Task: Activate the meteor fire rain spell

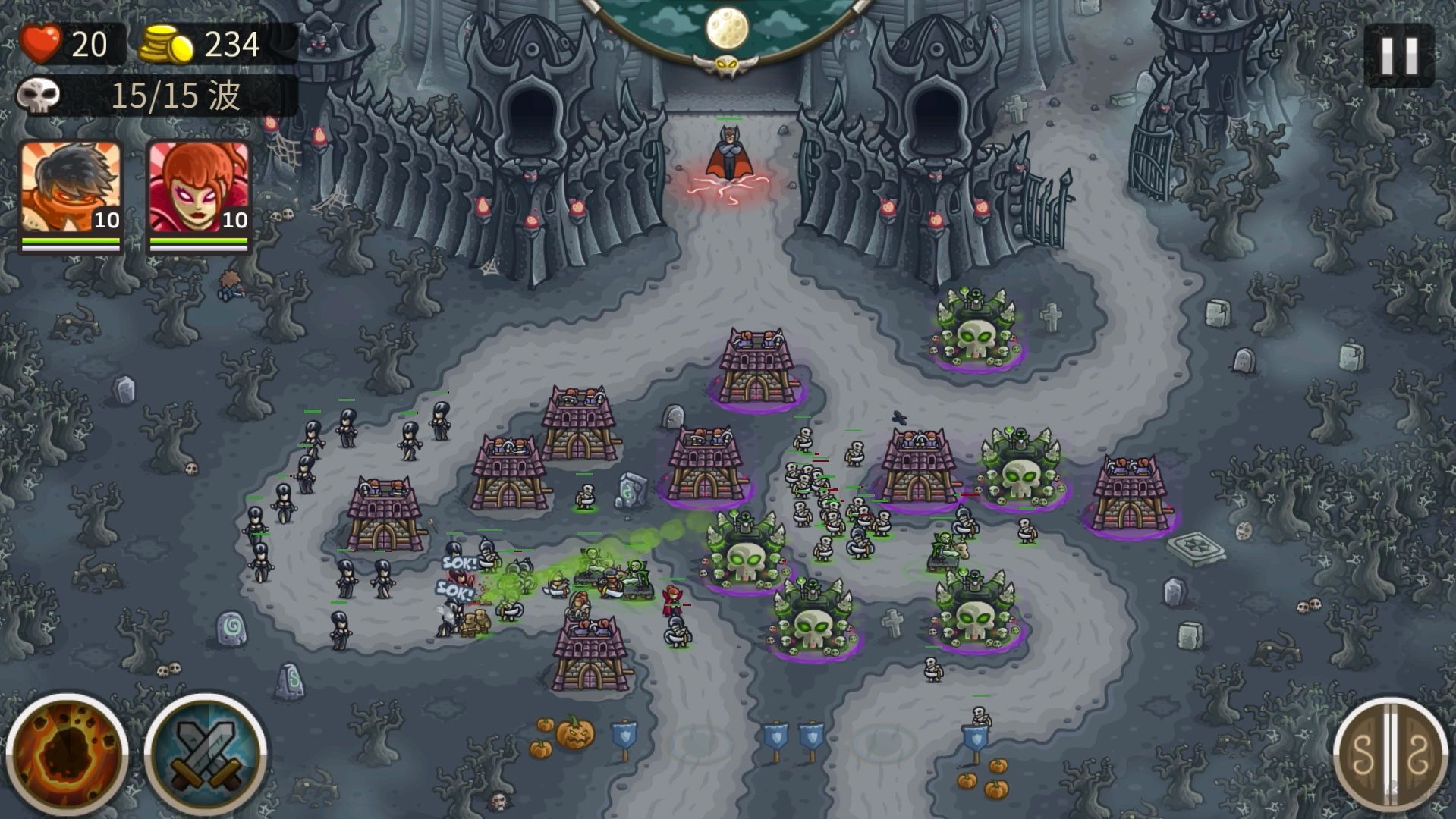Action: point(67,754)
